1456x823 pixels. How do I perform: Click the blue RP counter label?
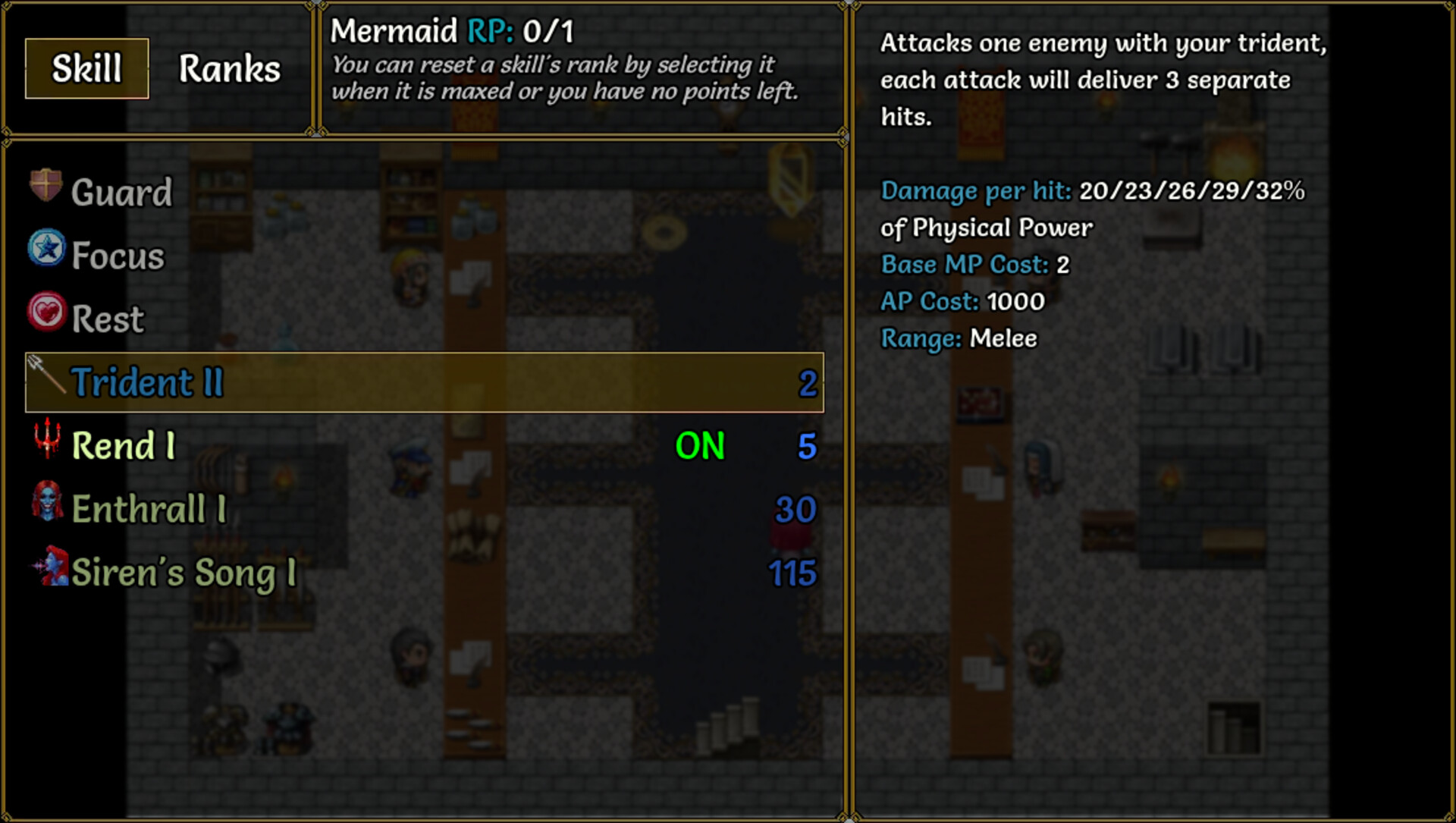(x=490, y=33)
